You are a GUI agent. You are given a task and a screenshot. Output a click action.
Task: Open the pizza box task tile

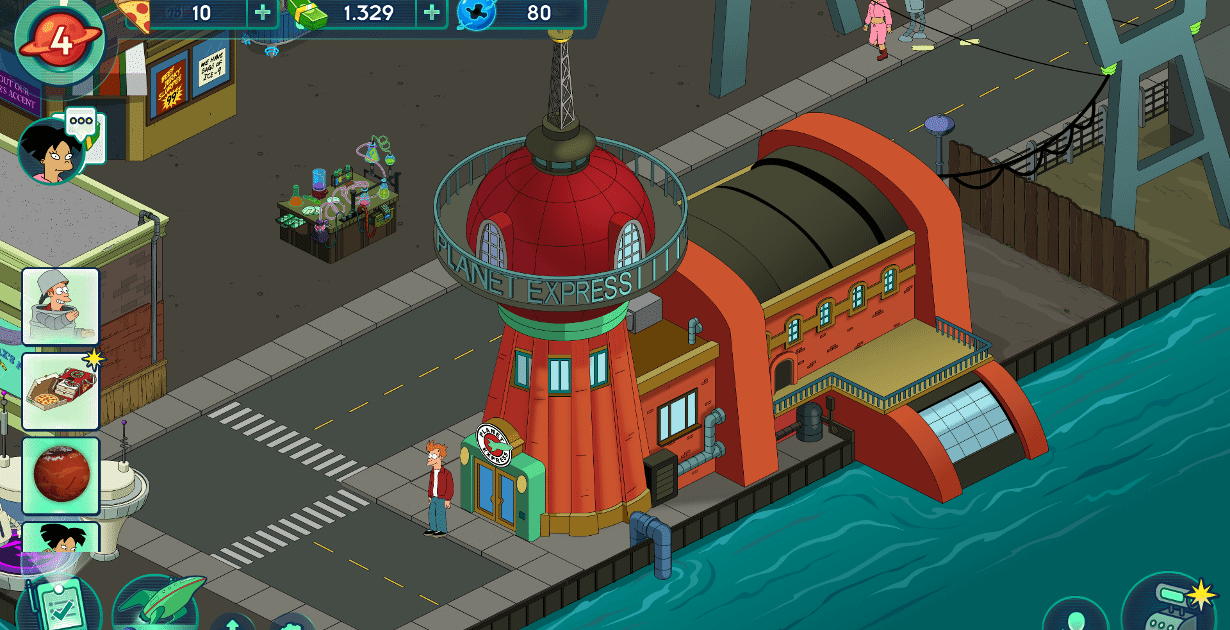pyautogui.click(x=61, y=390)
